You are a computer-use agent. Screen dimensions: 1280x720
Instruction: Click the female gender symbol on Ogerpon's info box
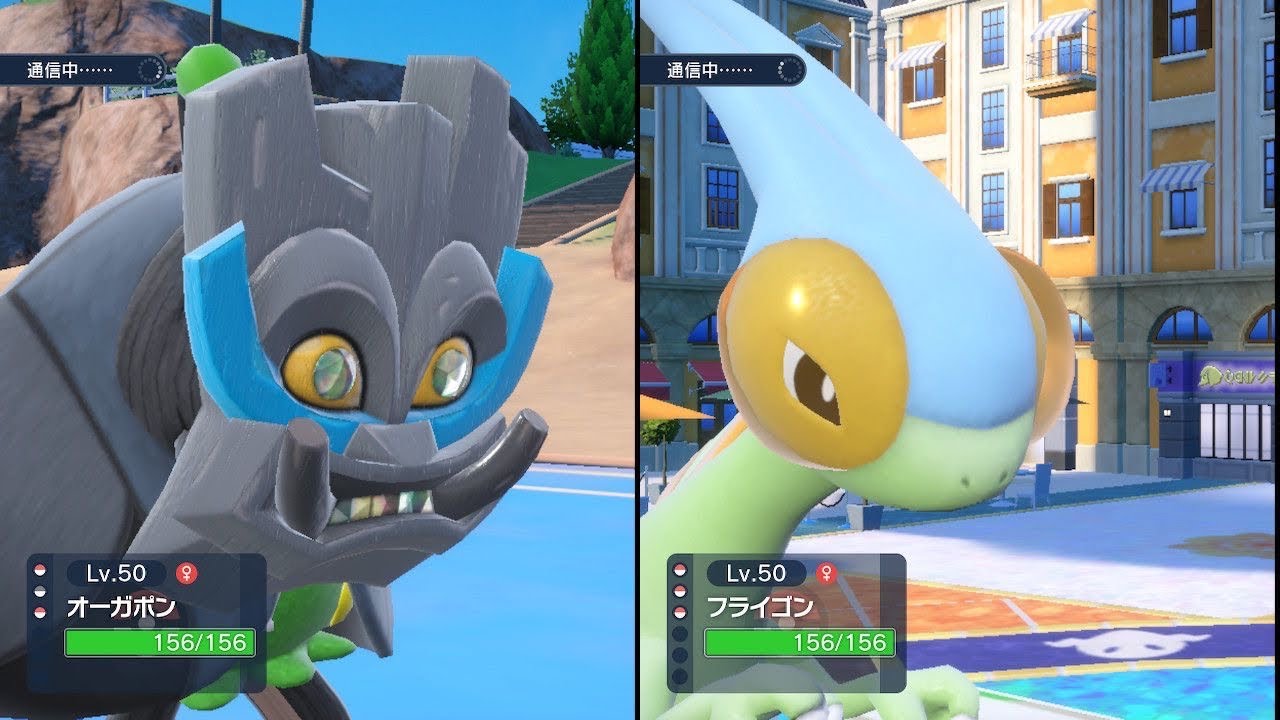186,572
